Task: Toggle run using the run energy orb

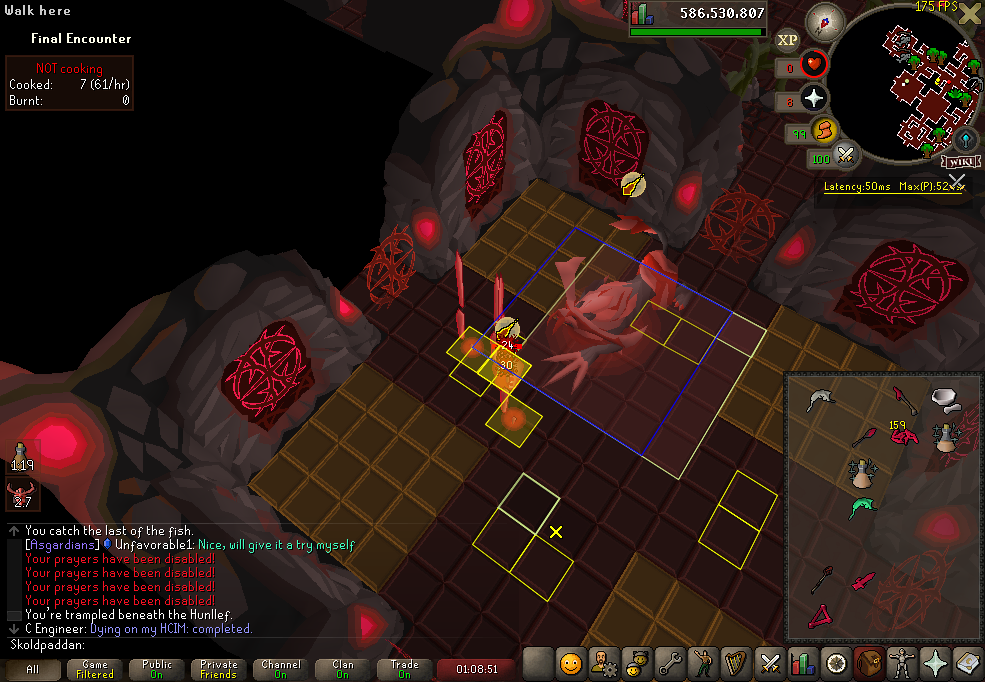Action: point(823,130)
